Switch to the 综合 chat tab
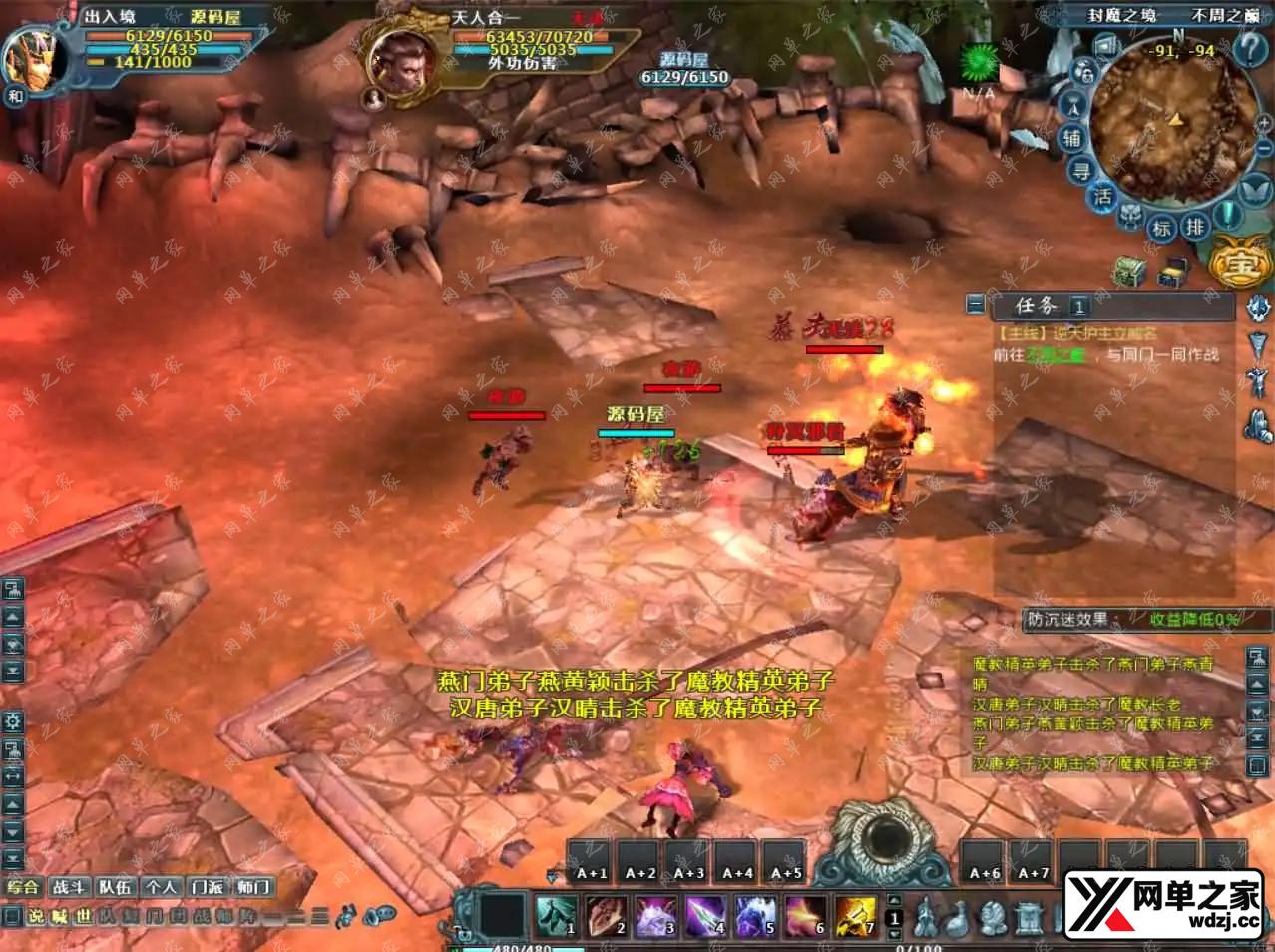Image resolution: width=1275 pixels, height=952 pixels. (x=23, y=886)
